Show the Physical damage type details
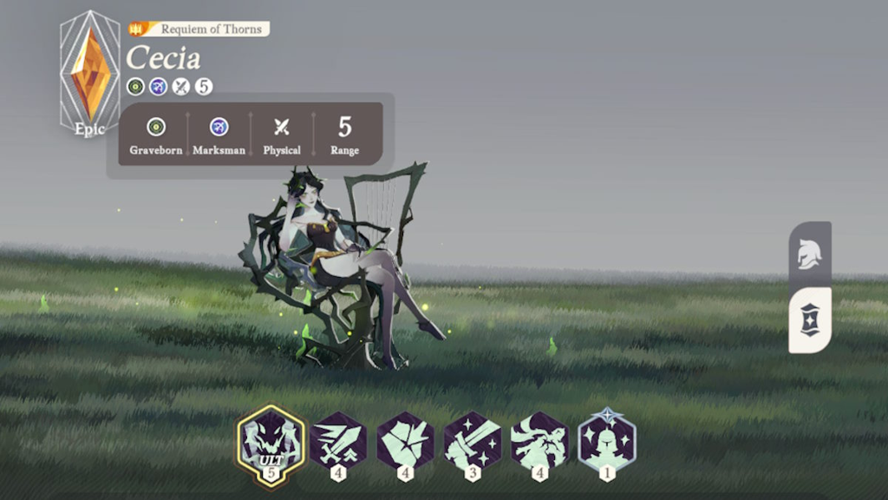This screenshot has height=500, width=888. coord(282,134)
